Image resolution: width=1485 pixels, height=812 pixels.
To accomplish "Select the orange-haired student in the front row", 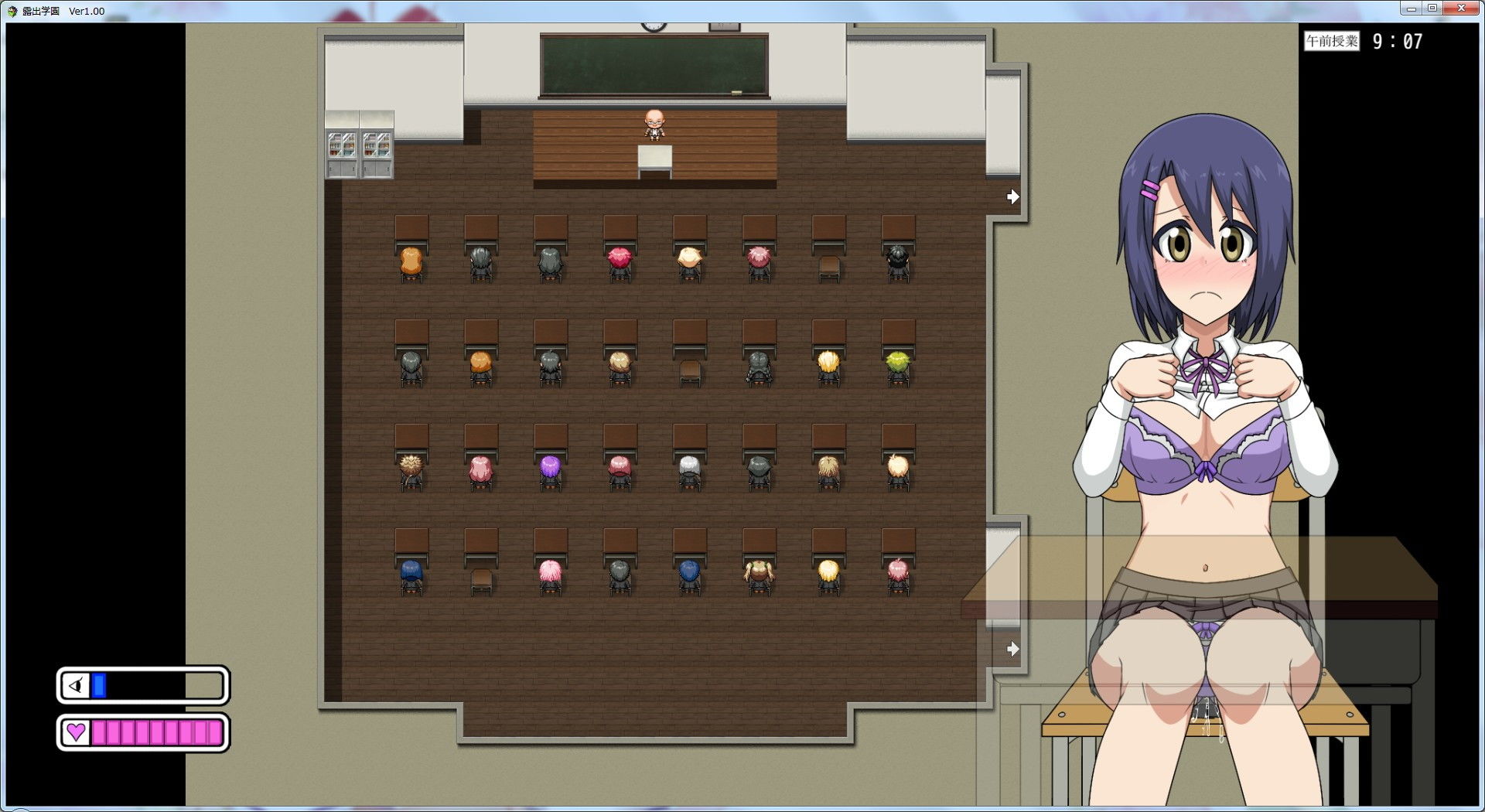I will (x=411, y=259).
